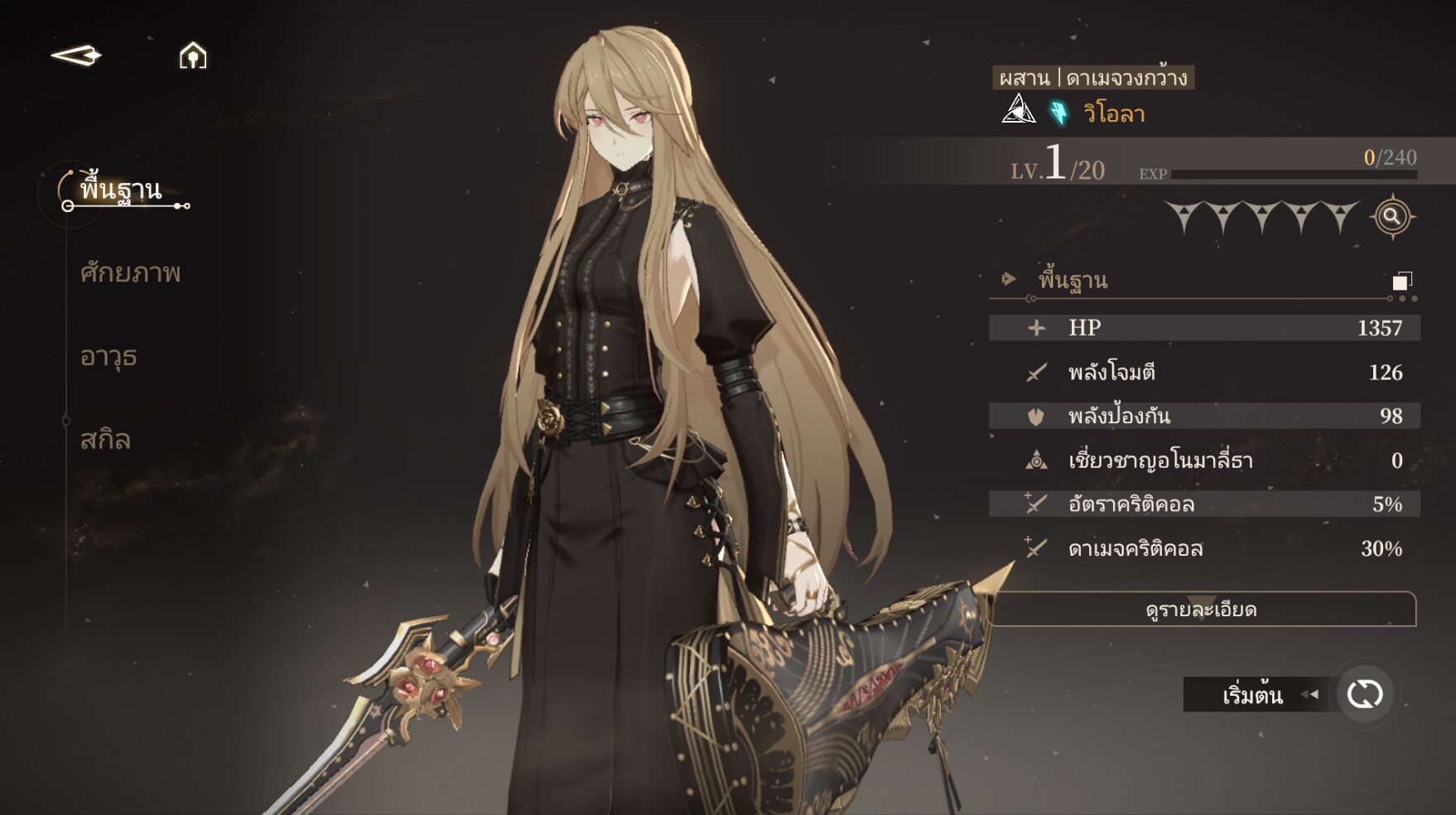
Task: Go back with the arrow button
Action: (x=76, y=56)
